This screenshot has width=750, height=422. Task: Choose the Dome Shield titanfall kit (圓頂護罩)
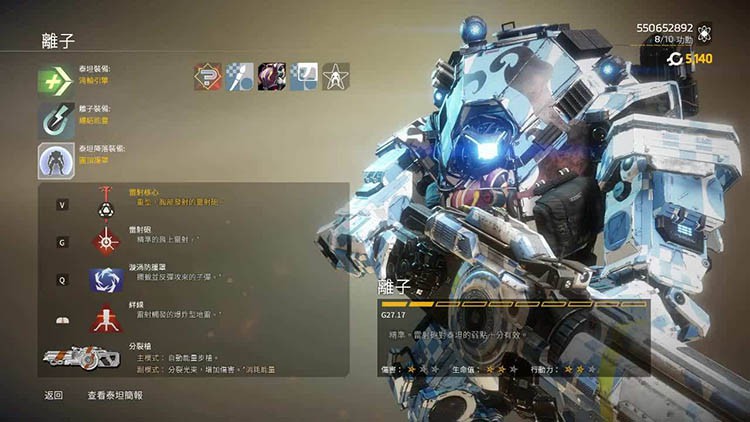click(x=56, y=160)
